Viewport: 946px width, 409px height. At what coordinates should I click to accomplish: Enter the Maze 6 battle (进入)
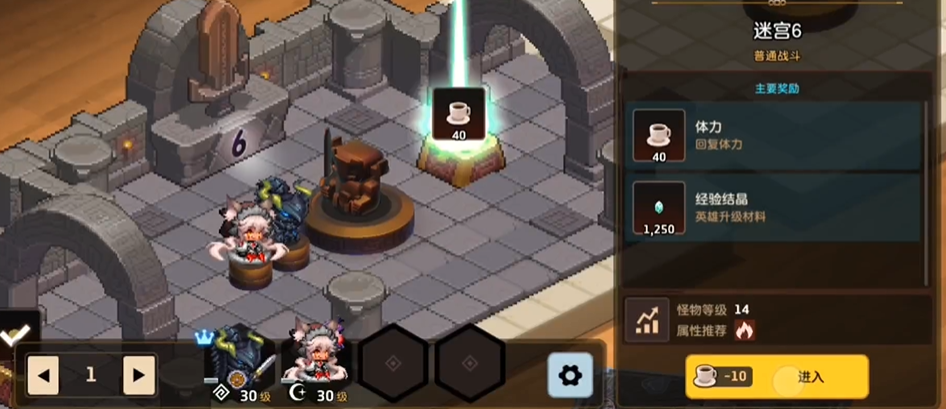tap(776, 377)
